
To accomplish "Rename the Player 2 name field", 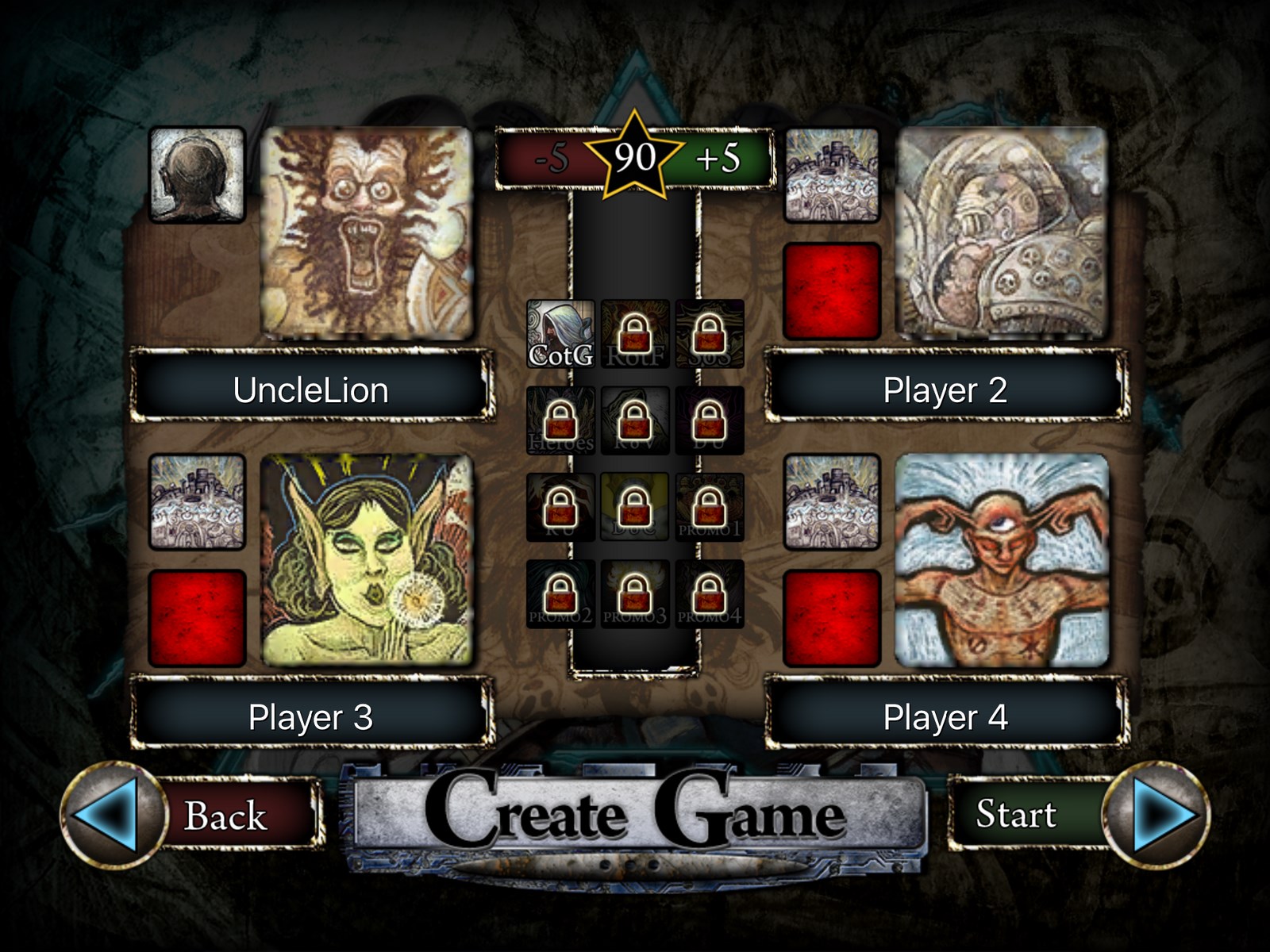I will [x=945, y=390].
